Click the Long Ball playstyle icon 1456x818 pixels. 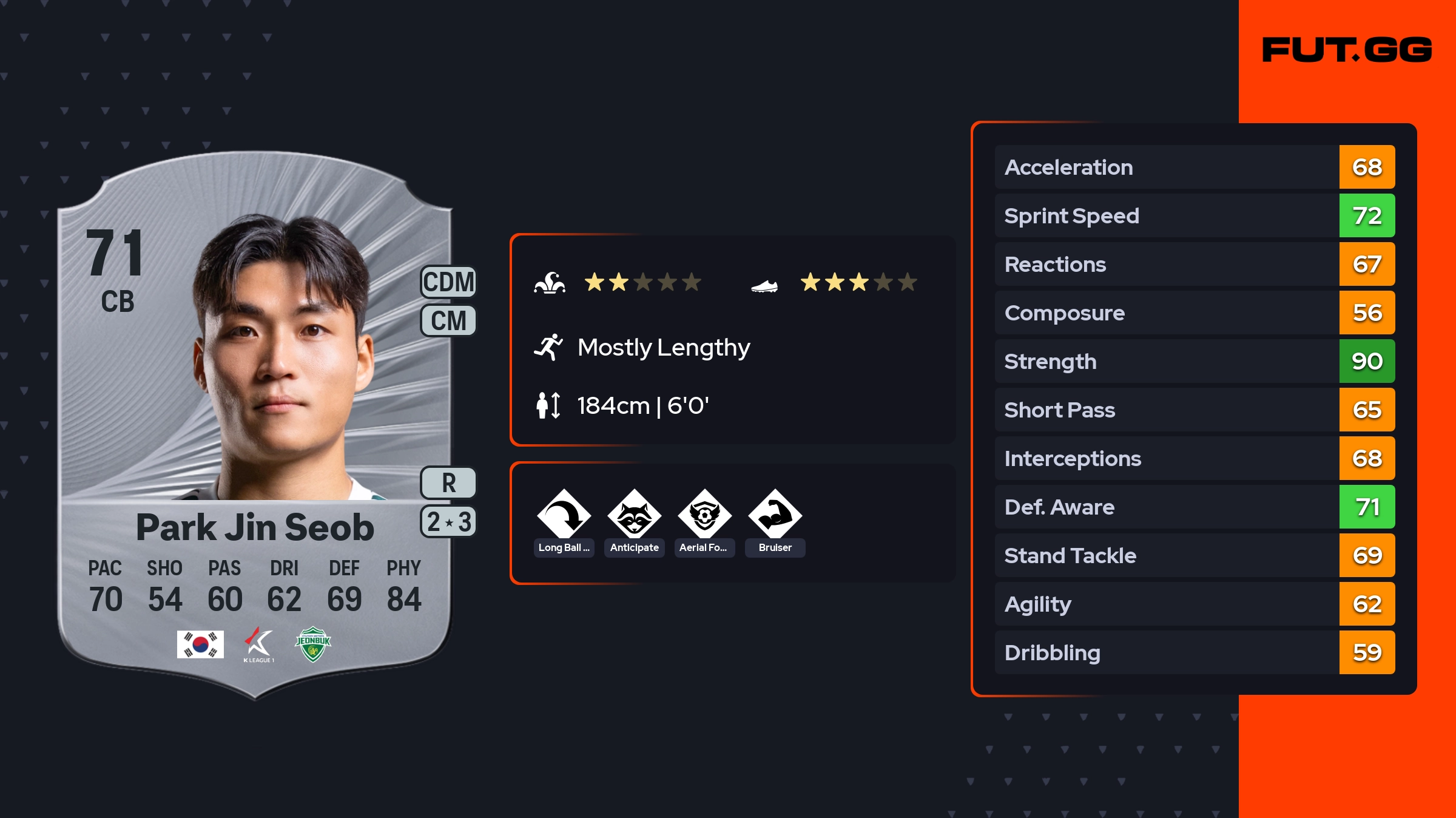(564, 516)
